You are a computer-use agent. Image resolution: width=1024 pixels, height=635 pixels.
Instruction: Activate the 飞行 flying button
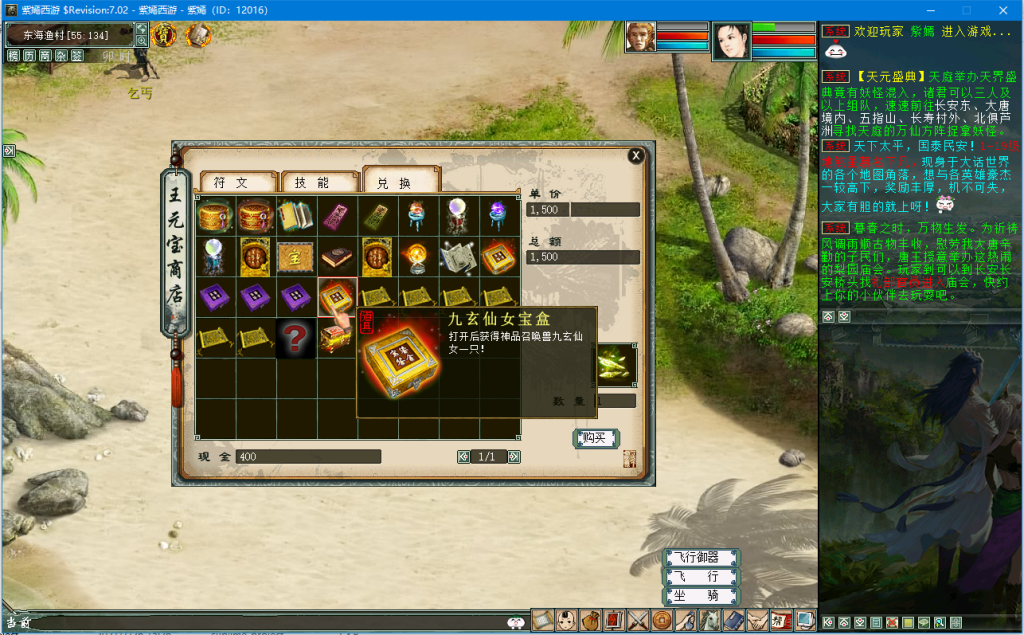pyautogui.click(x=702, y=577)
